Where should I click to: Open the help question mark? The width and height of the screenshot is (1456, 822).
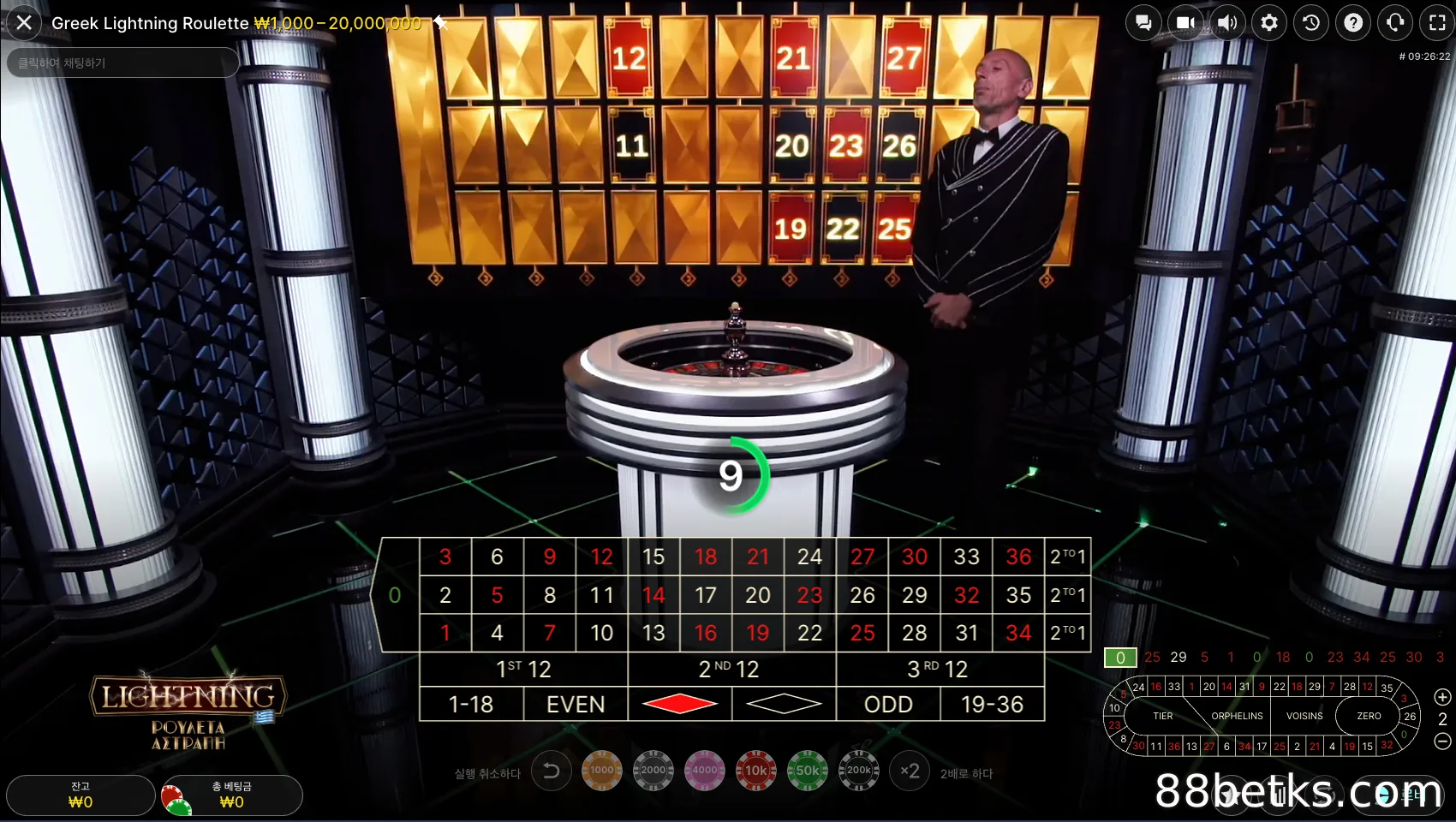point(1353,23)
